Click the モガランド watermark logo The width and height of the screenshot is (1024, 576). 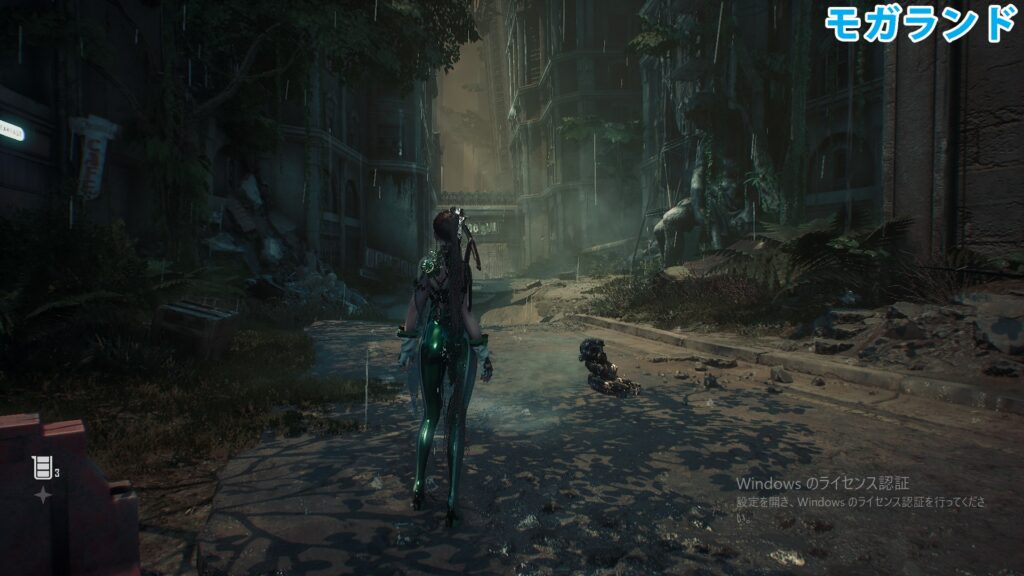click(919, 22)
